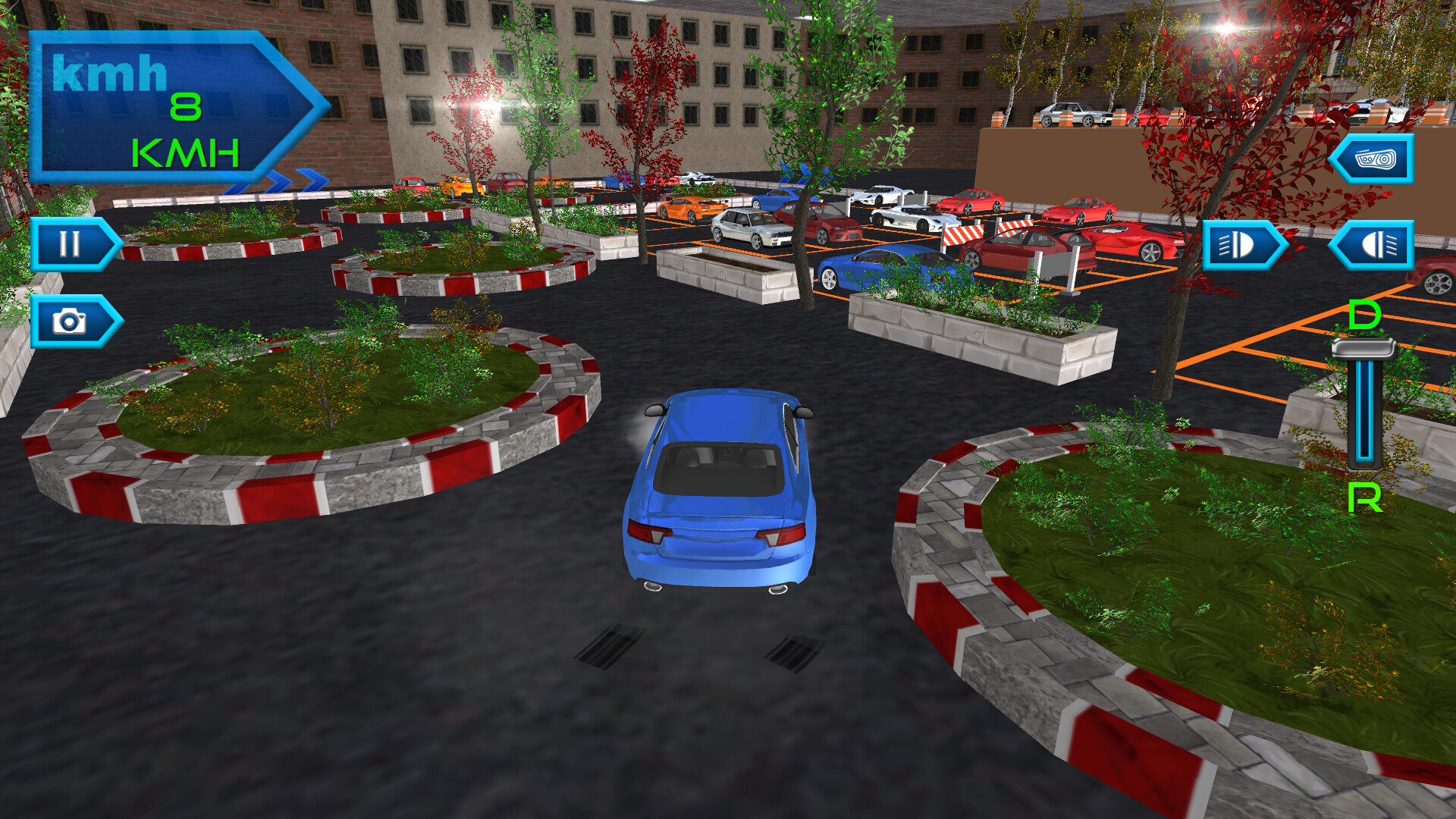Click the pause icon's vertical bars
Screen dimensions: 1456x819
70,244
